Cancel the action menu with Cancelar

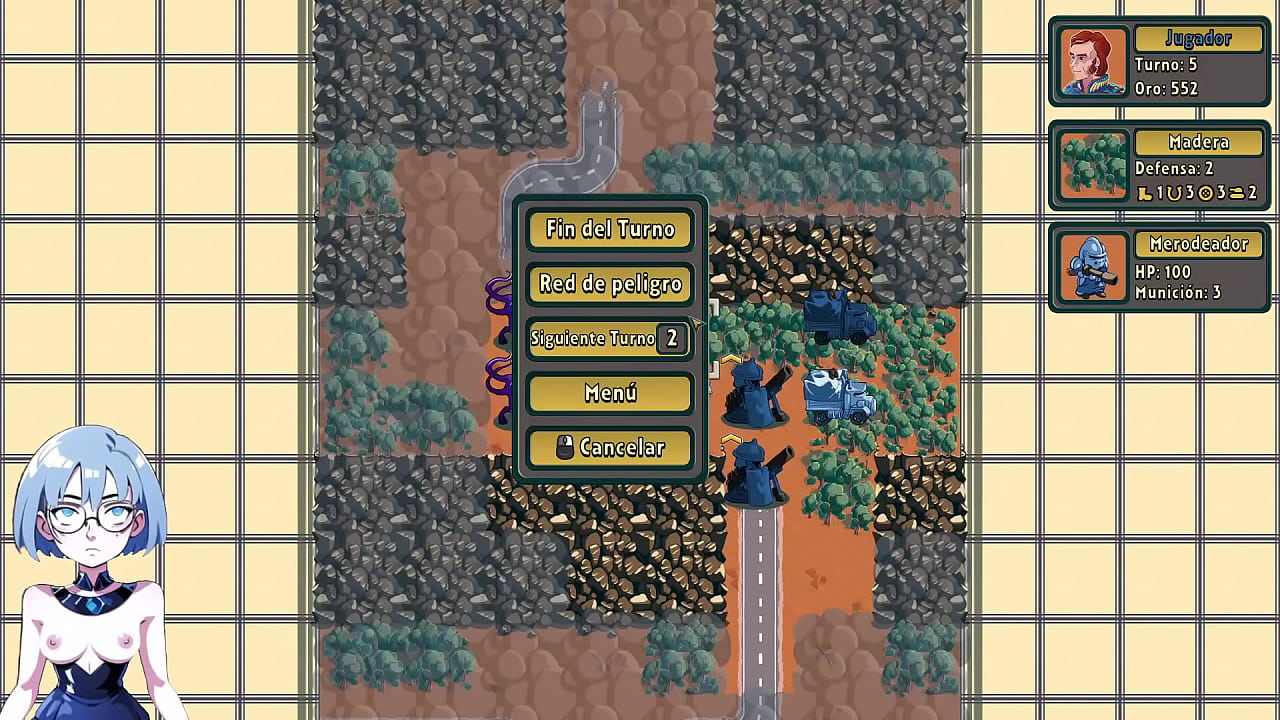point(610,447)
